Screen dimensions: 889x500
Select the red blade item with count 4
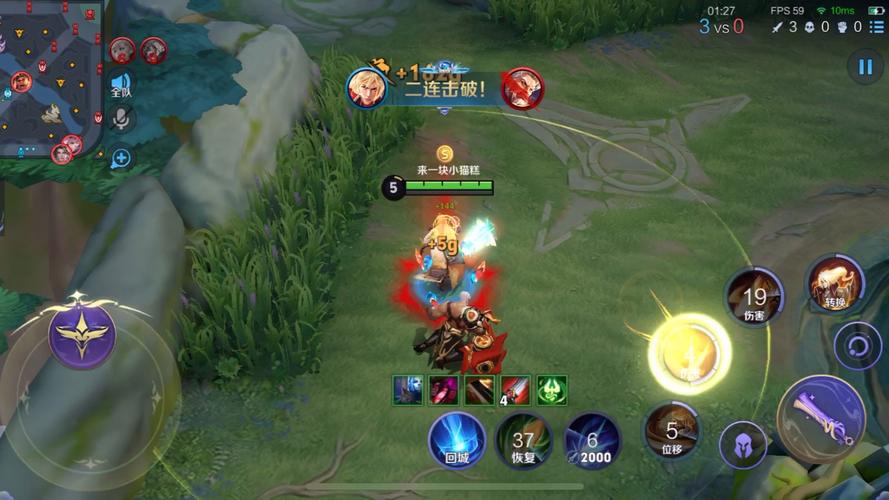point(515,389)
